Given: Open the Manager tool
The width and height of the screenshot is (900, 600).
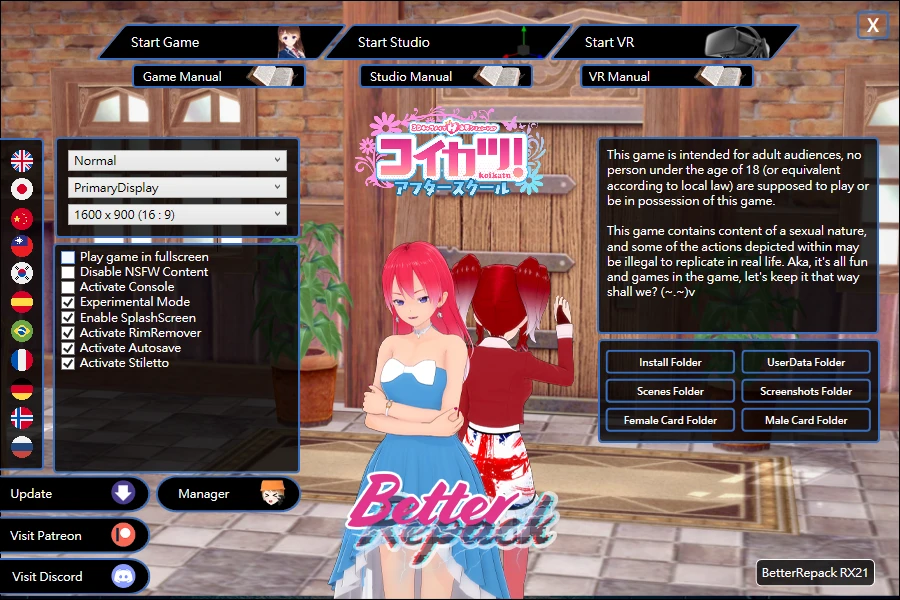Looking at the screenshot, I should [x=227, y=493].
